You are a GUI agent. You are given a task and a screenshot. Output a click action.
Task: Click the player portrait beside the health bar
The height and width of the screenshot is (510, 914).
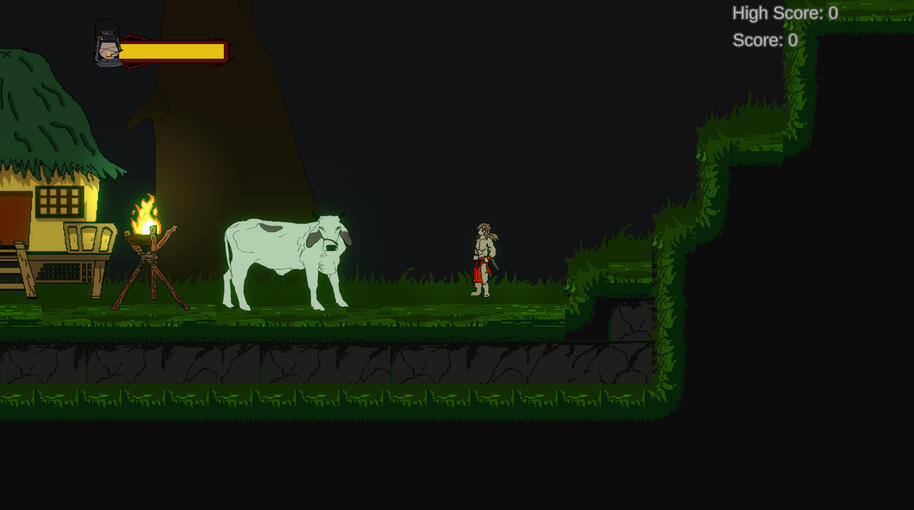pos(107,45)
